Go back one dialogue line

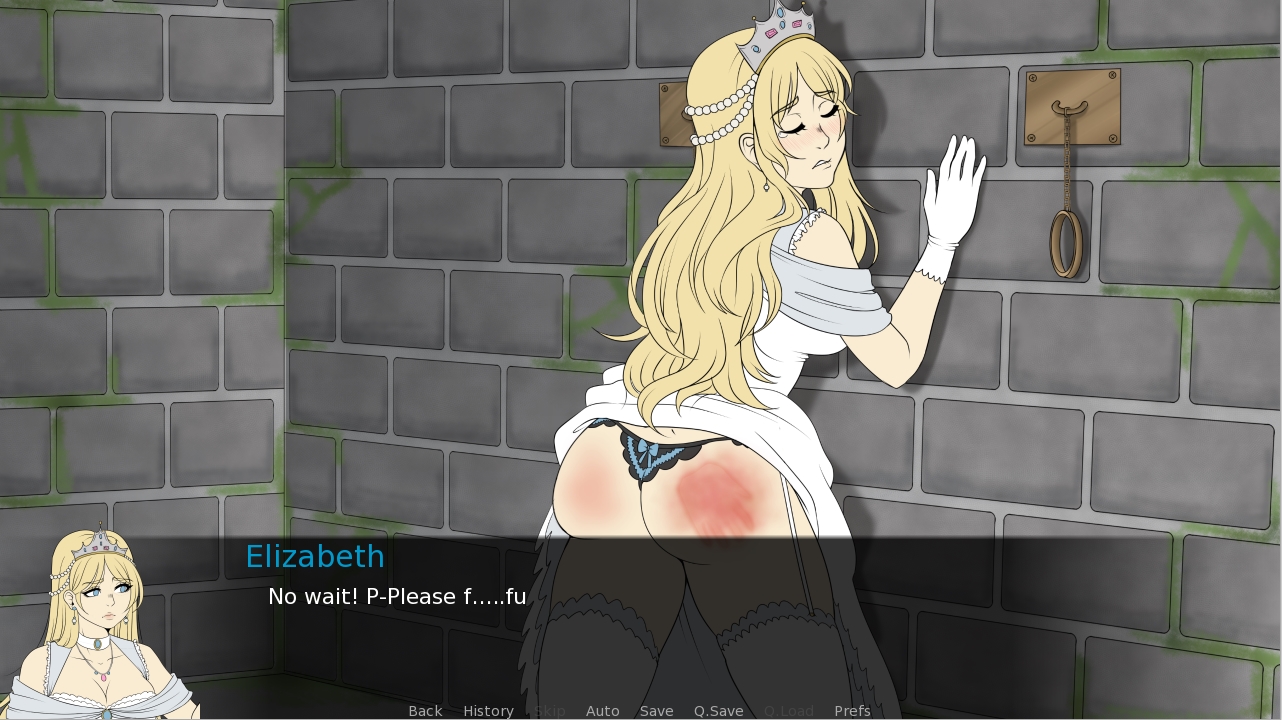point(425,711)
